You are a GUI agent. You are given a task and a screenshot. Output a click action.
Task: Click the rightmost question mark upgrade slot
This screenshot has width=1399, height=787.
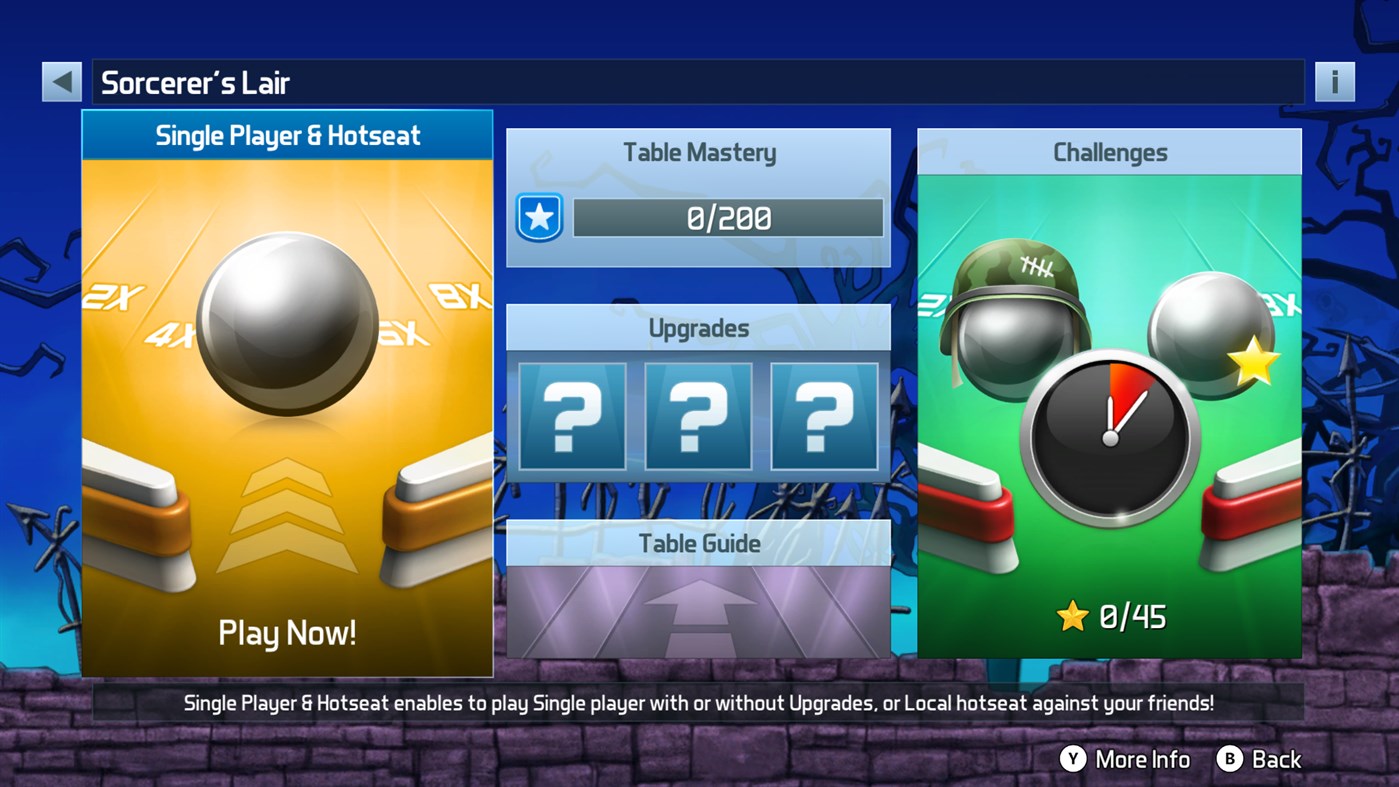[x=823, y=417]
